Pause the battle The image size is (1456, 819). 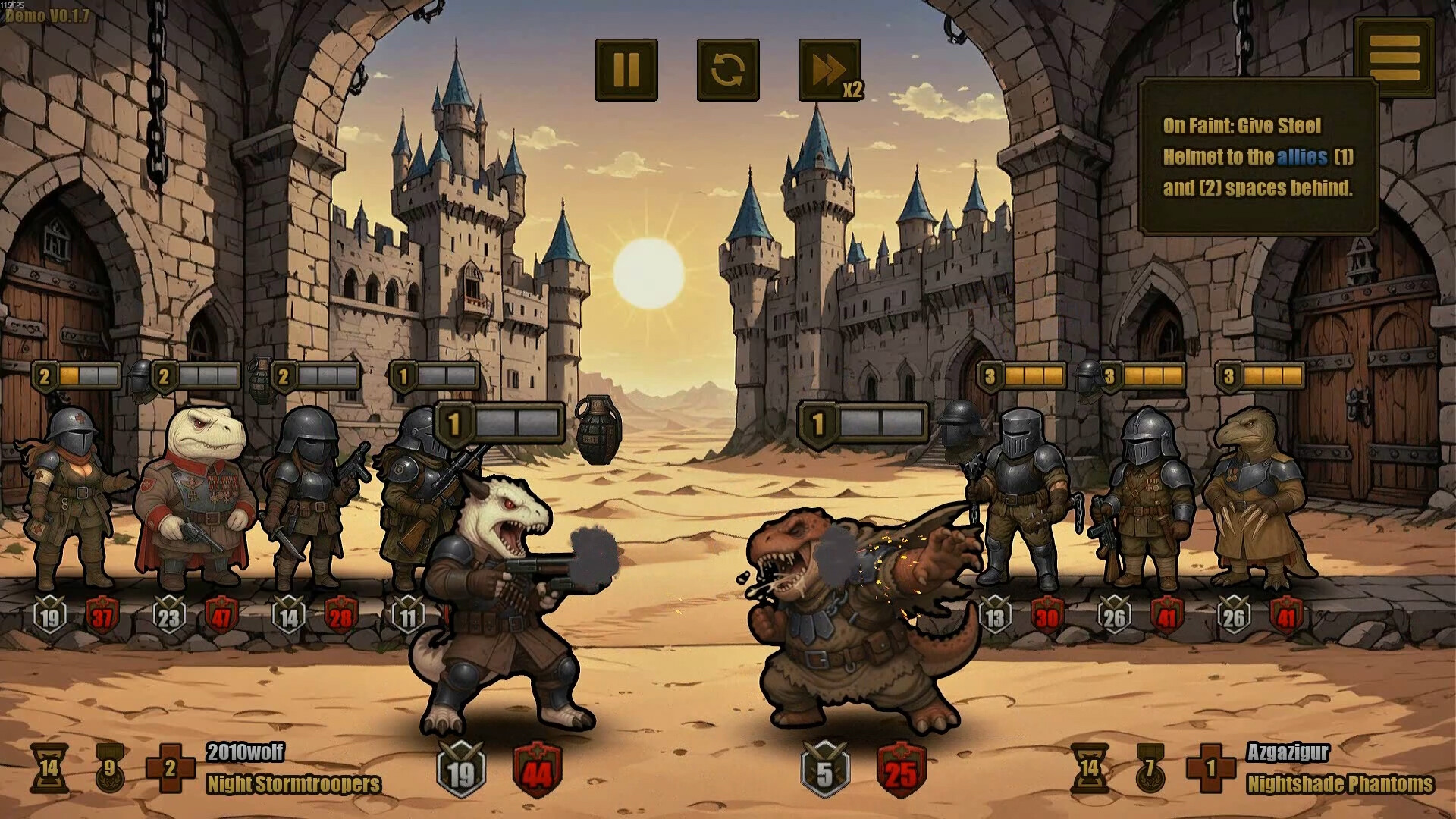pos(626,70)
